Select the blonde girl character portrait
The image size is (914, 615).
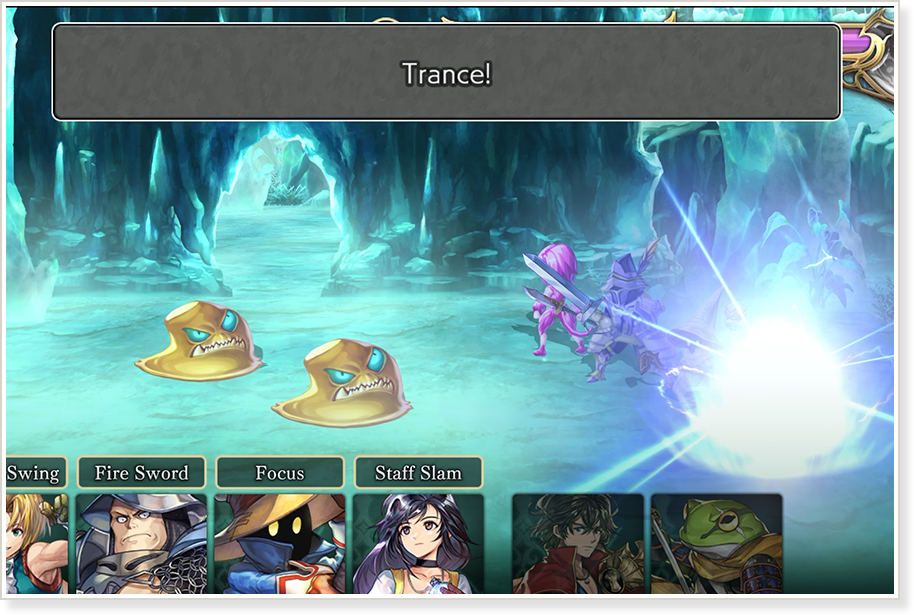coord(36,543)
